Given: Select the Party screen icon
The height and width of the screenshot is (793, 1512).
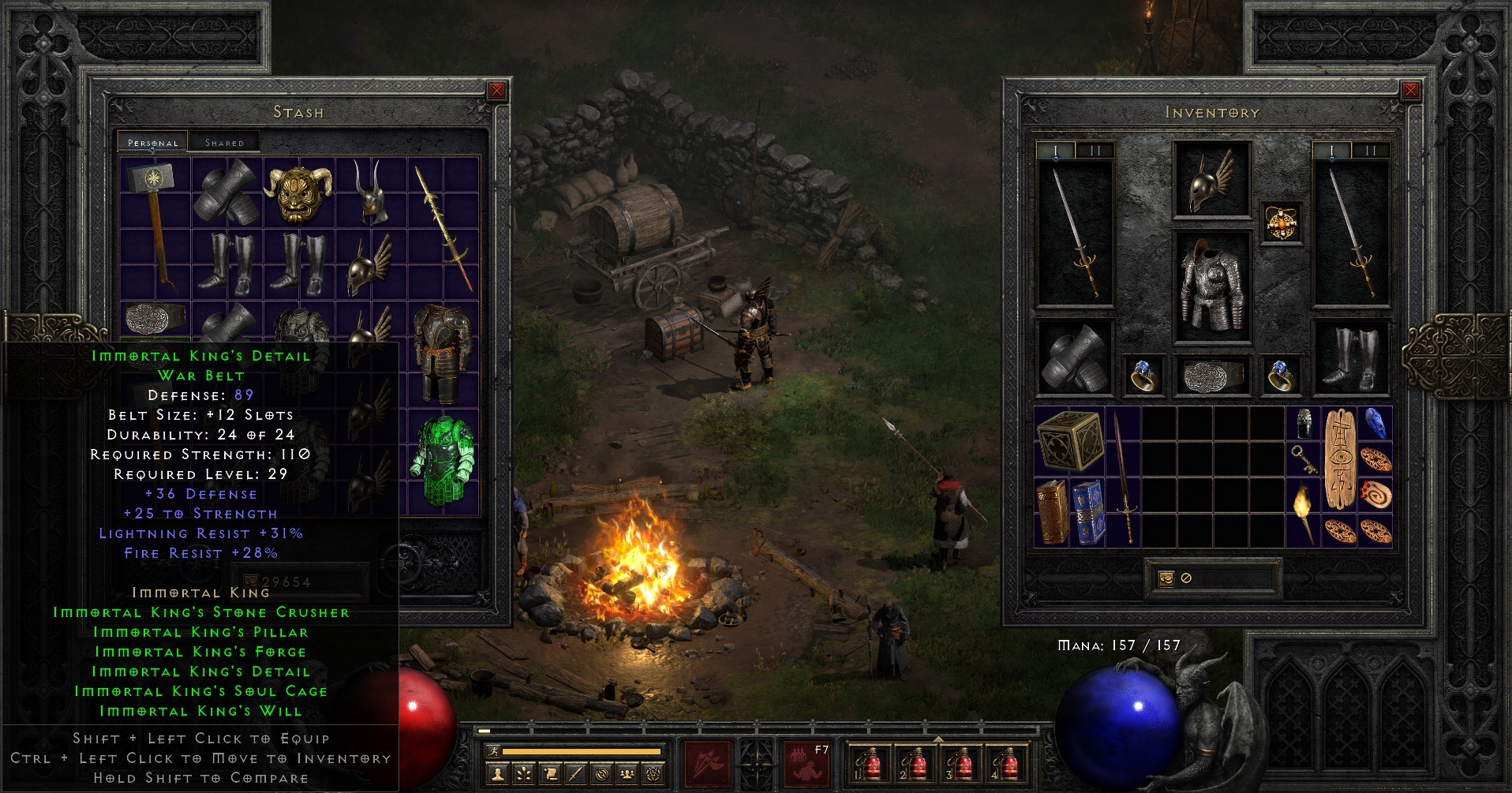Looking at the screenshot, I should [x=627, y=774].
